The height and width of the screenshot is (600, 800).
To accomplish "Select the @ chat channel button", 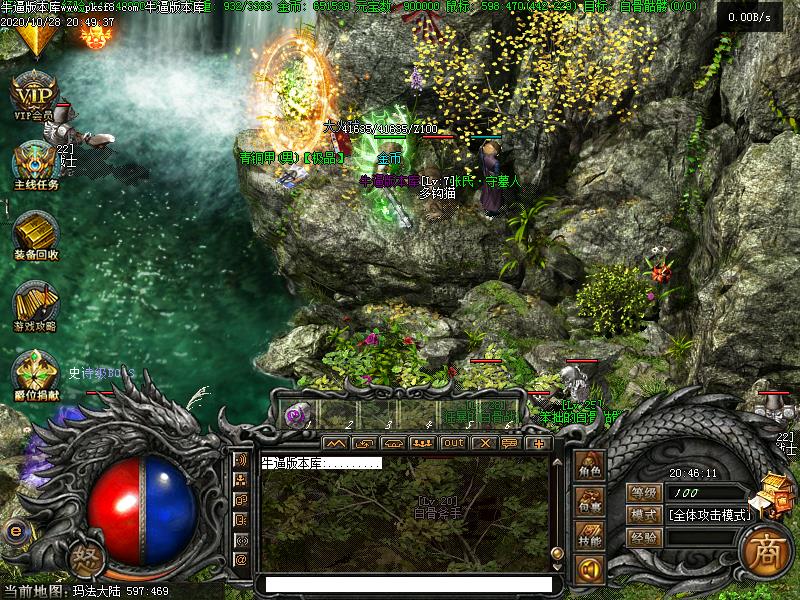I will (240, 560).
